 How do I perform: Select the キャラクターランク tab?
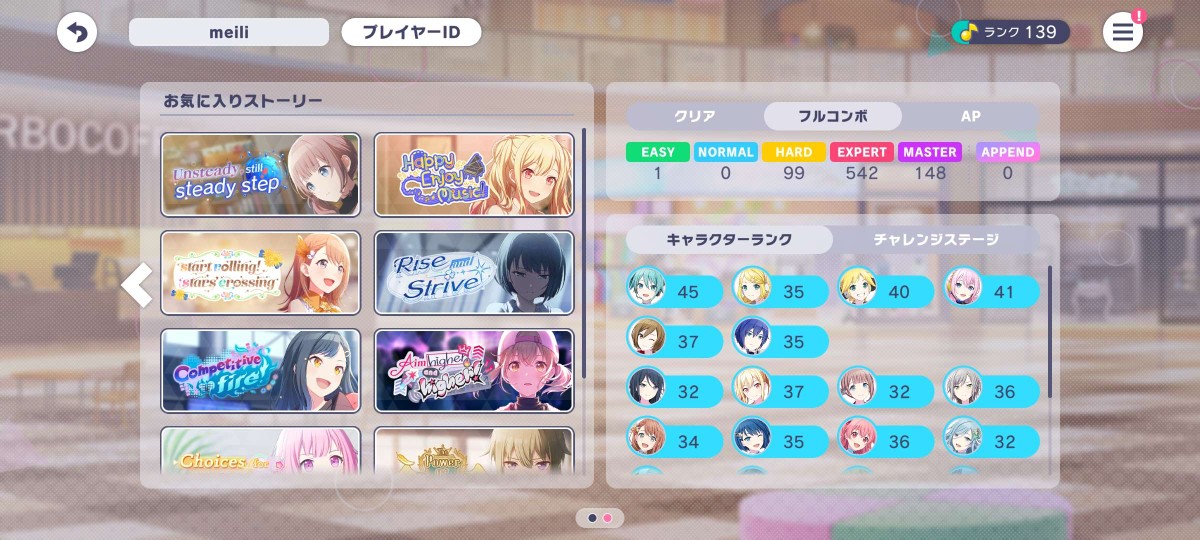tap(729, 239)
